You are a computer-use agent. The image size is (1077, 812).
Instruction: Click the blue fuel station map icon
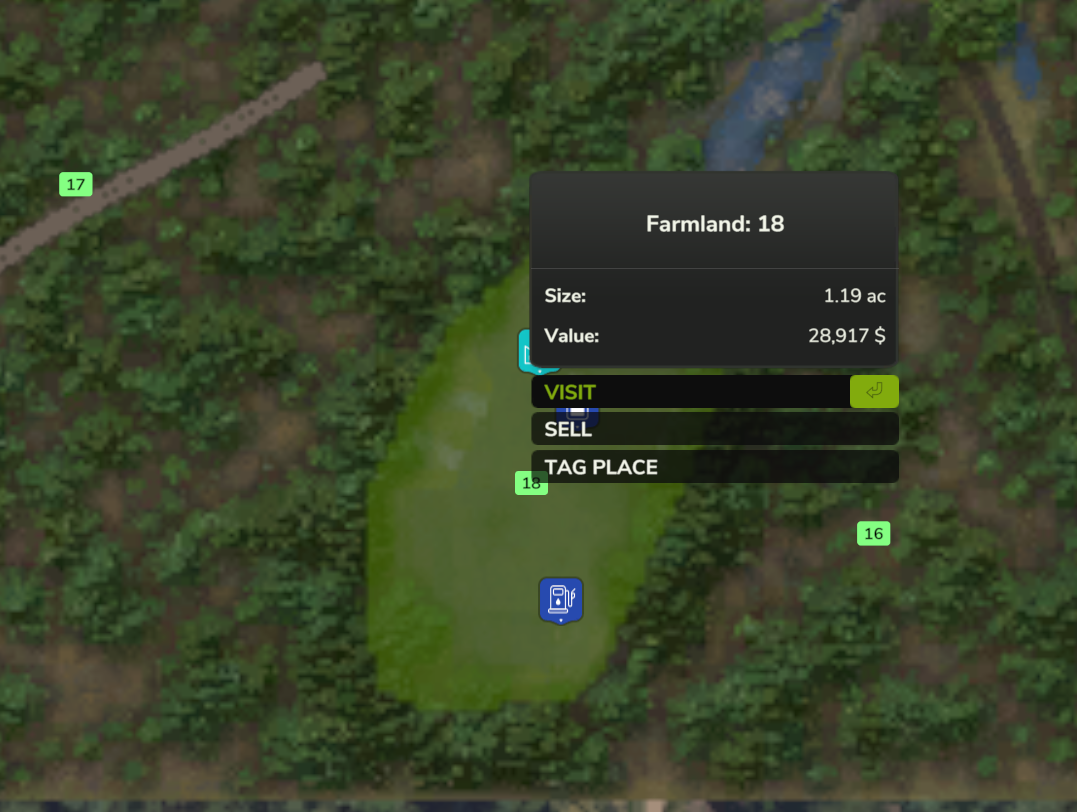[560, 599]
